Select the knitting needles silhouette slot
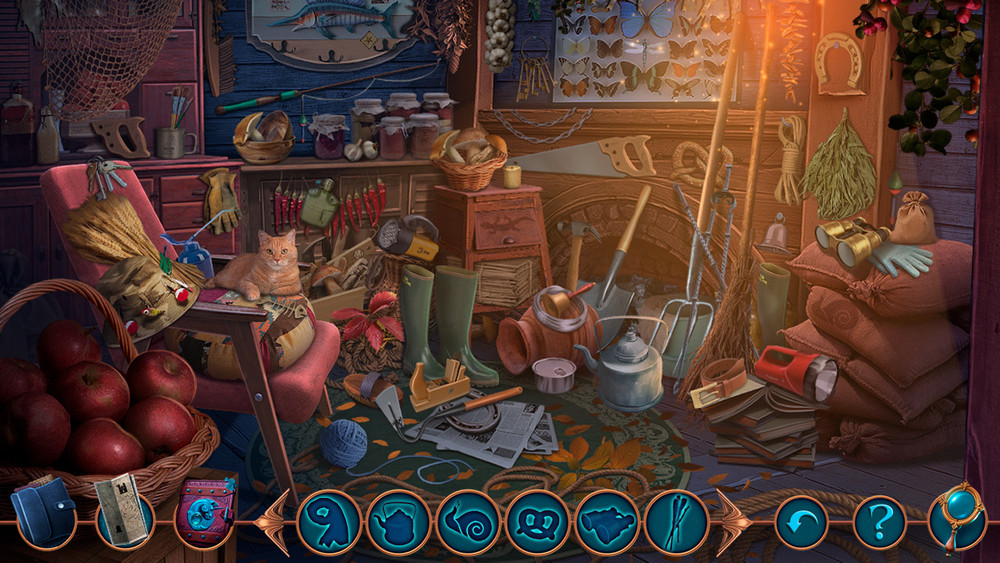The width and height of the screenshot is (1000, 563). (x=677, y=522)
